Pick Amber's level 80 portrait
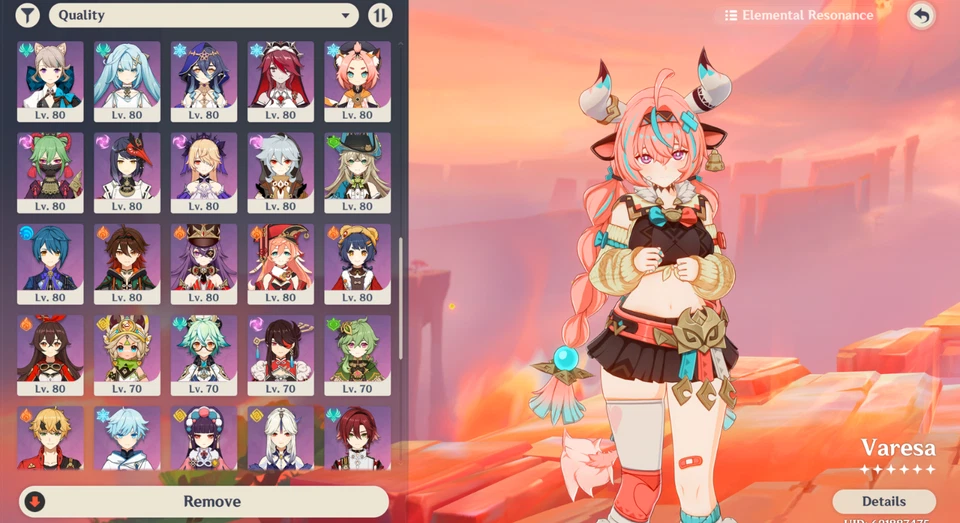The image size is (960, 523). tap(50, 354)
